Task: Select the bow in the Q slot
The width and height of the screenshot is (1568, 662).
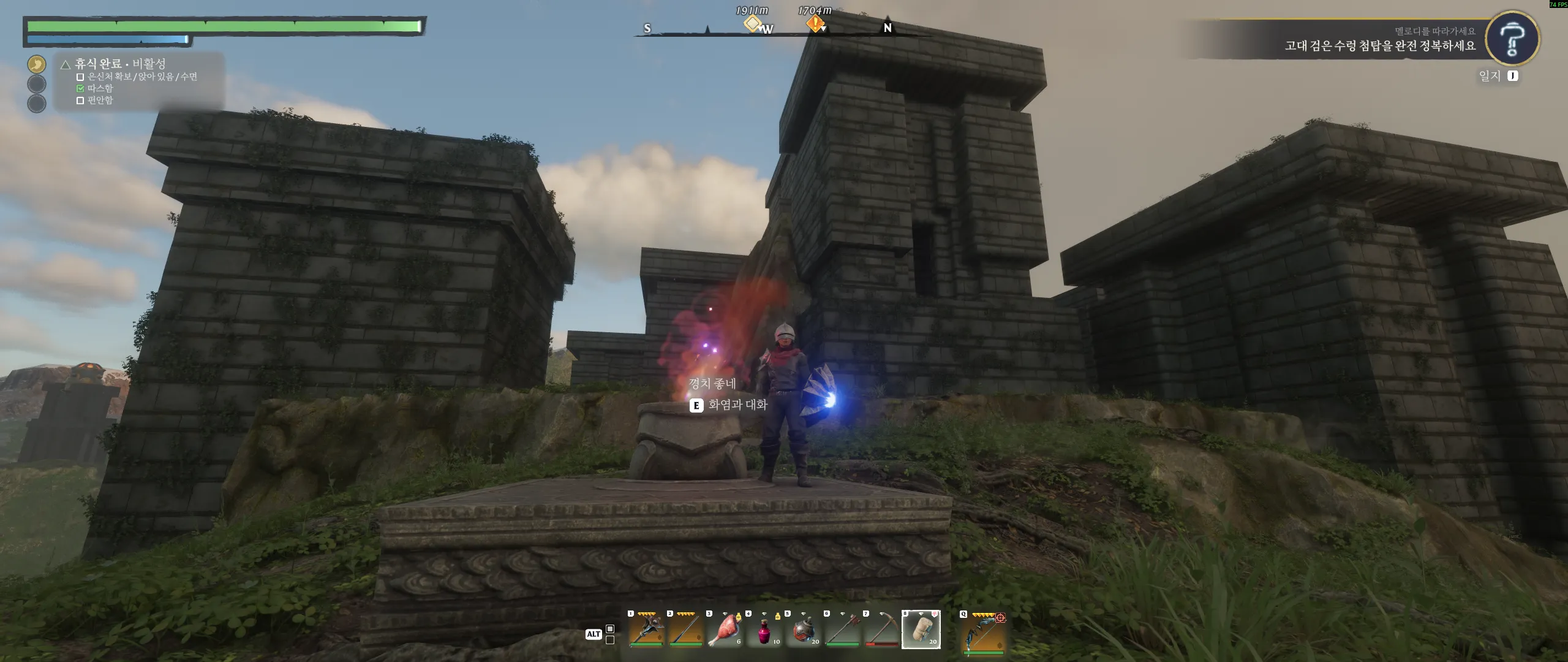Action: pyautogui.click(x=984, y=631)
